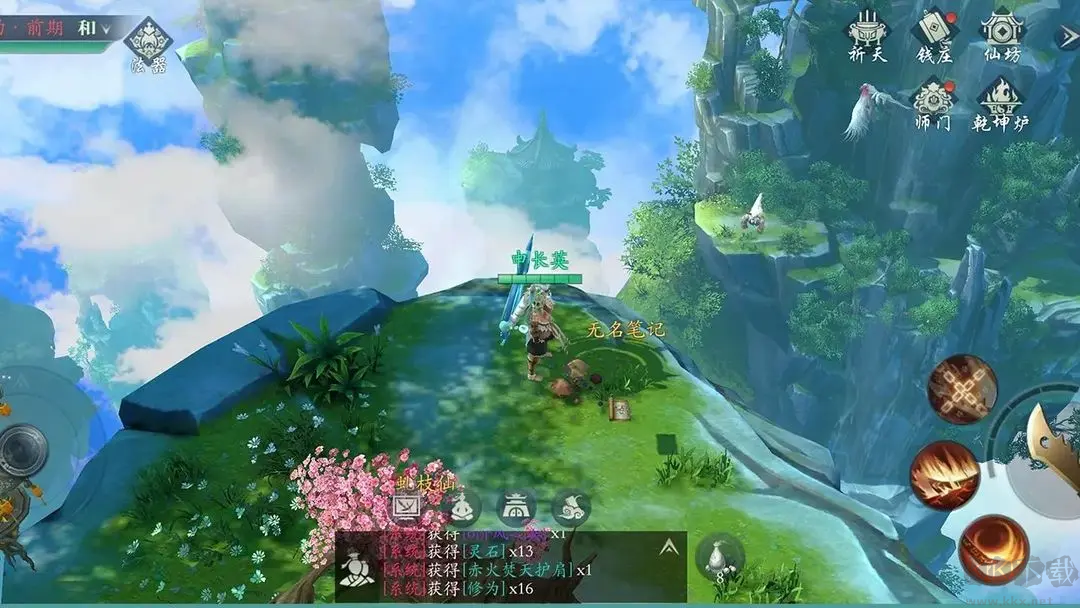Expand the chat log with the up arrow
Image resolution: width=1080 pixels, height=608 pixels.
click(x=668, y=546)
